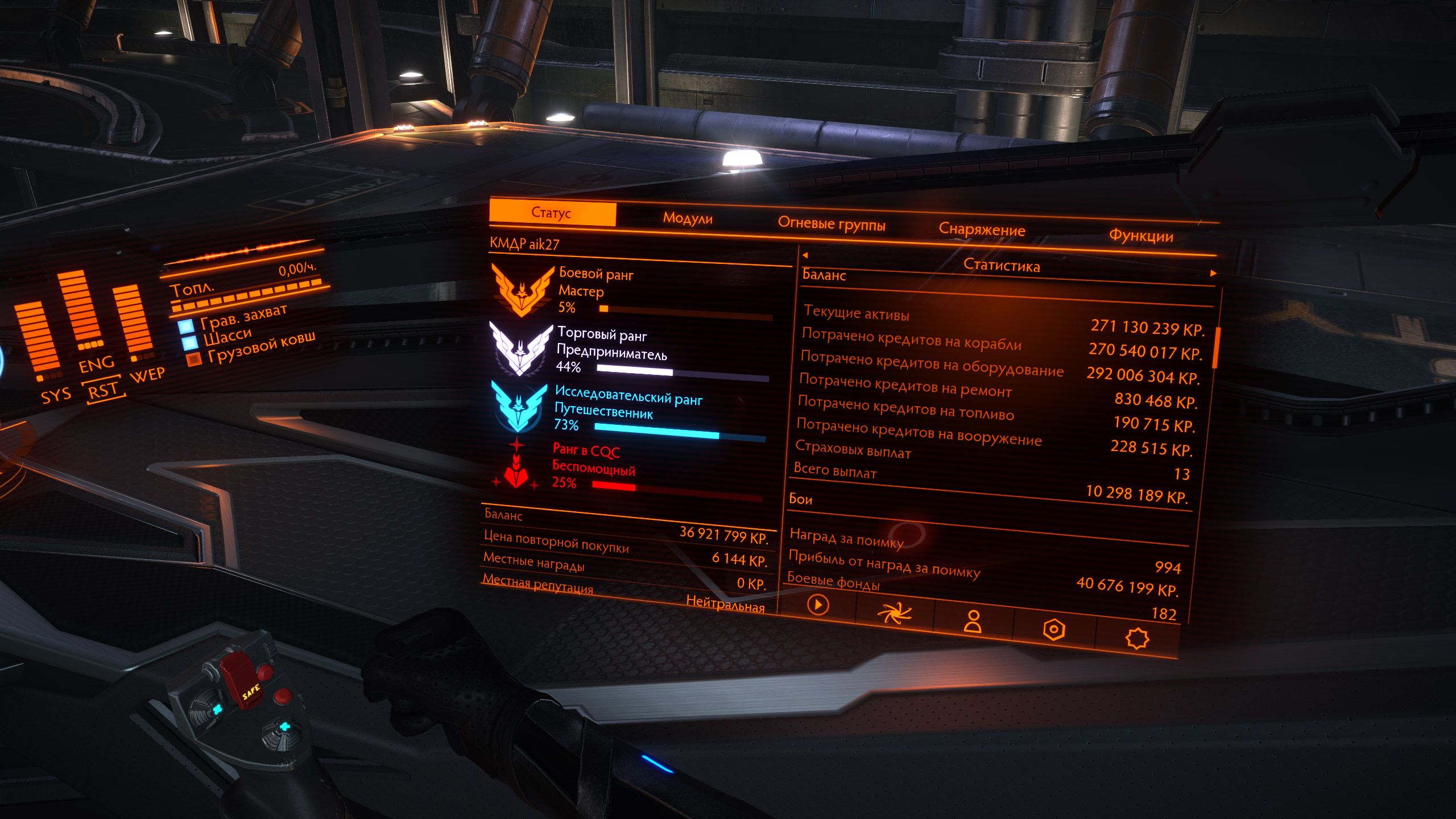Open the gear-shaped badge icon
The width and height of the screenshot is (1456, 819).
coord(1137,638)
